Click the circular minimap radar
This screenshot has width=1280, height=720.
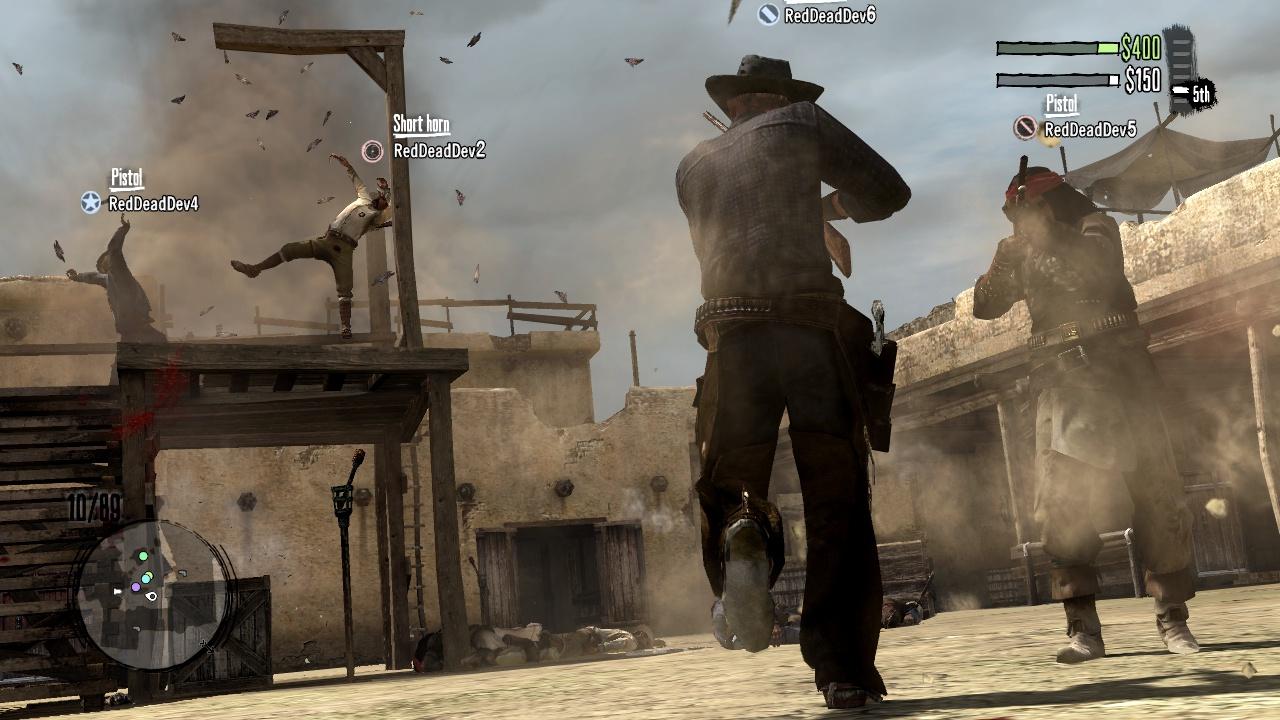[153, 593]
